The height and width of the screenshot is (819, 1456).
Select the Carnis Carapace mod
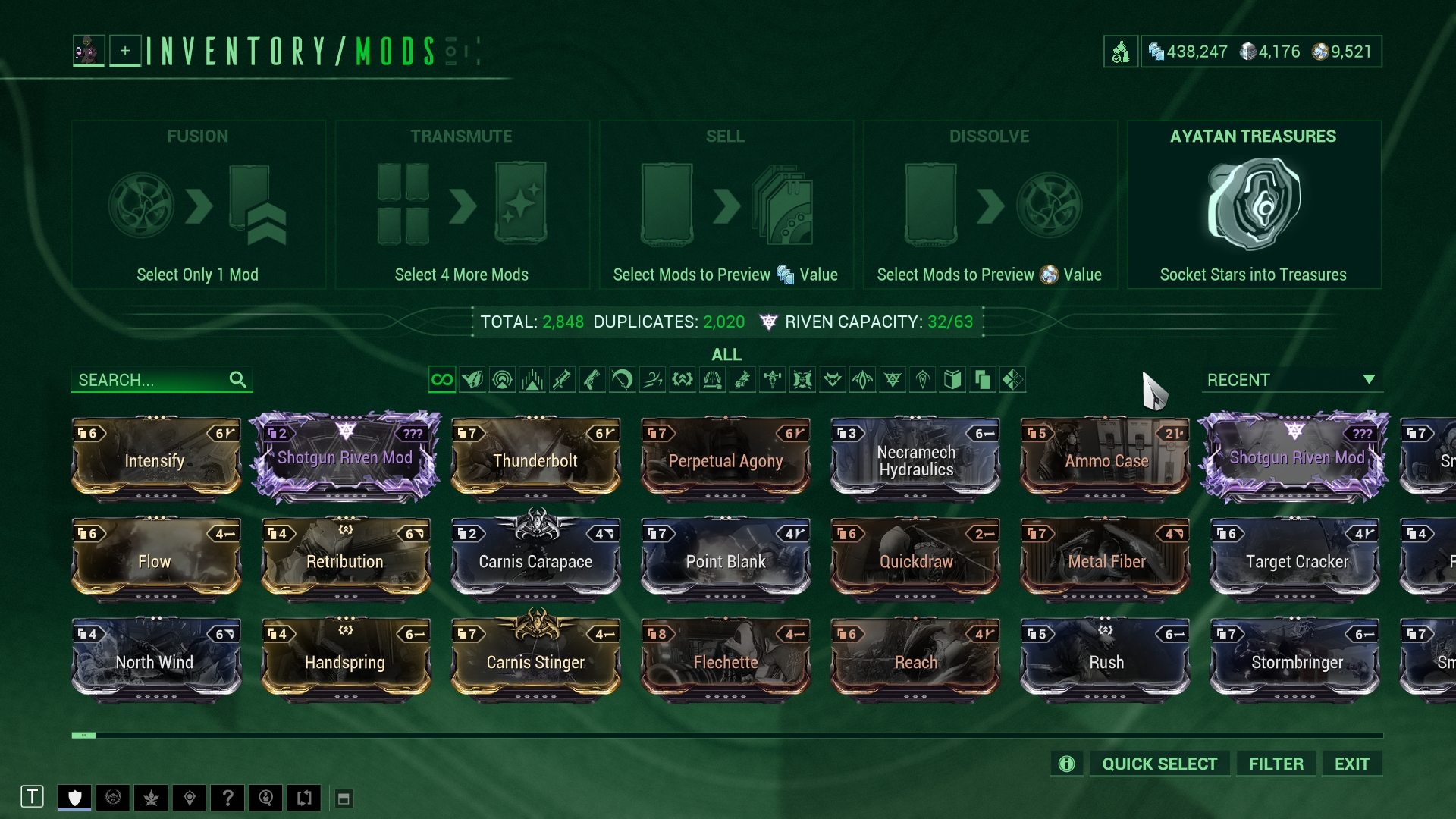535,560
